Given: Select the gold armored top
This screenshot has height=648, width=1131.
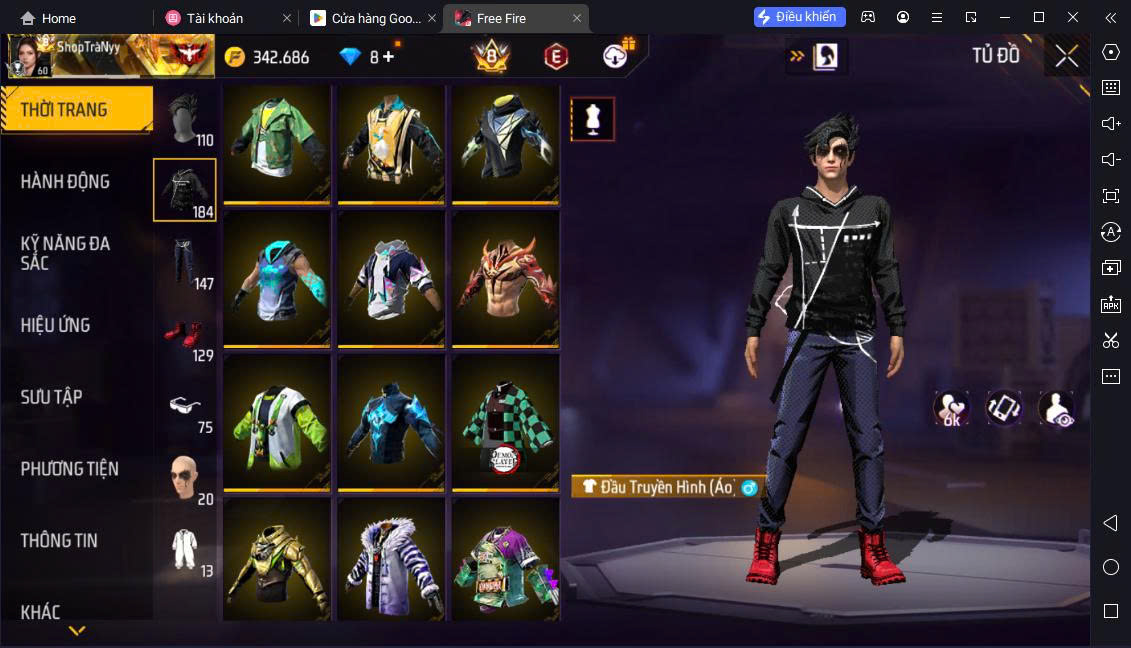Looking at the screenshot, I should (277, 560).
